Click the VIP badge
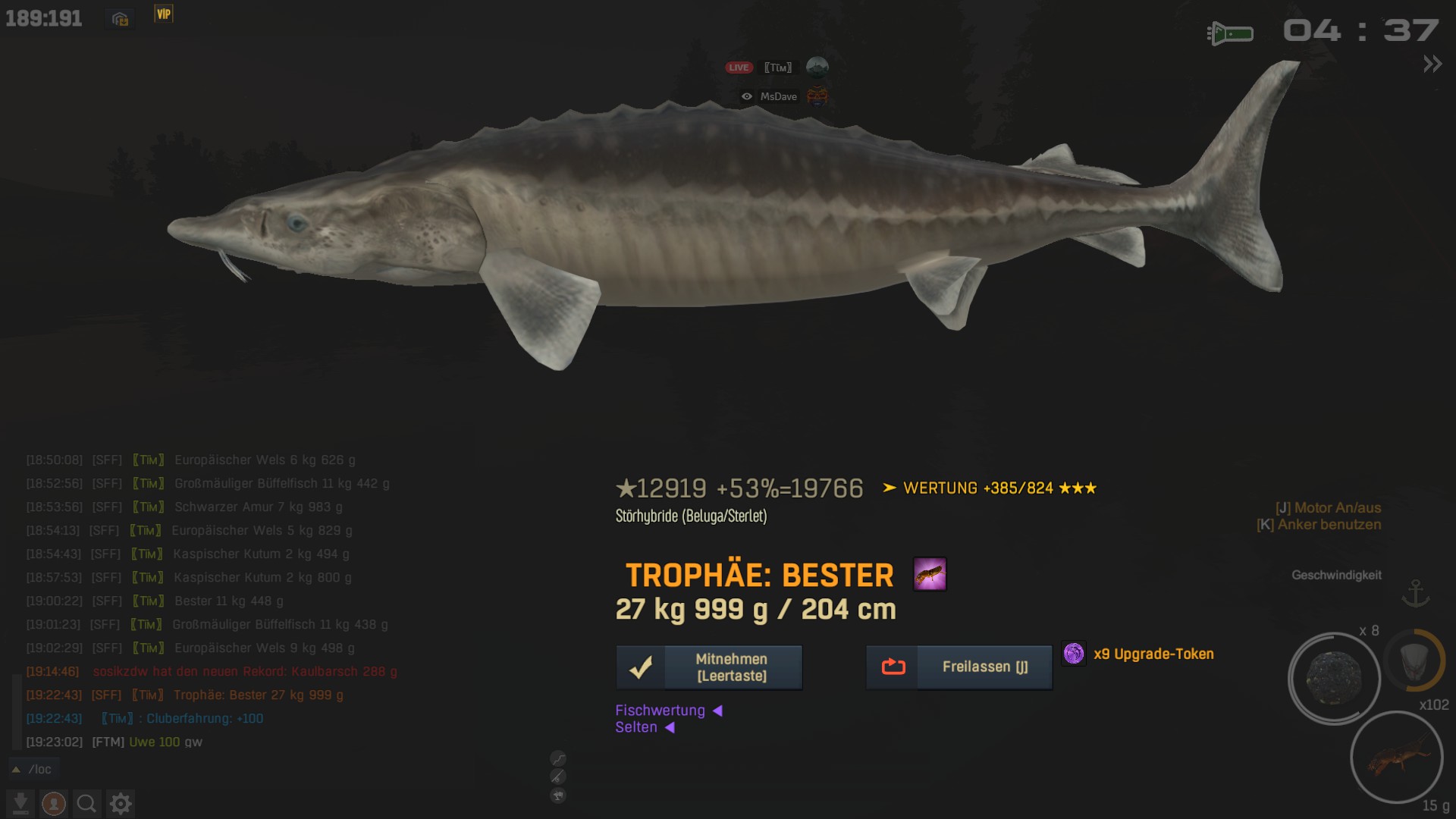1456x819 pixels. tap(164, 14)
